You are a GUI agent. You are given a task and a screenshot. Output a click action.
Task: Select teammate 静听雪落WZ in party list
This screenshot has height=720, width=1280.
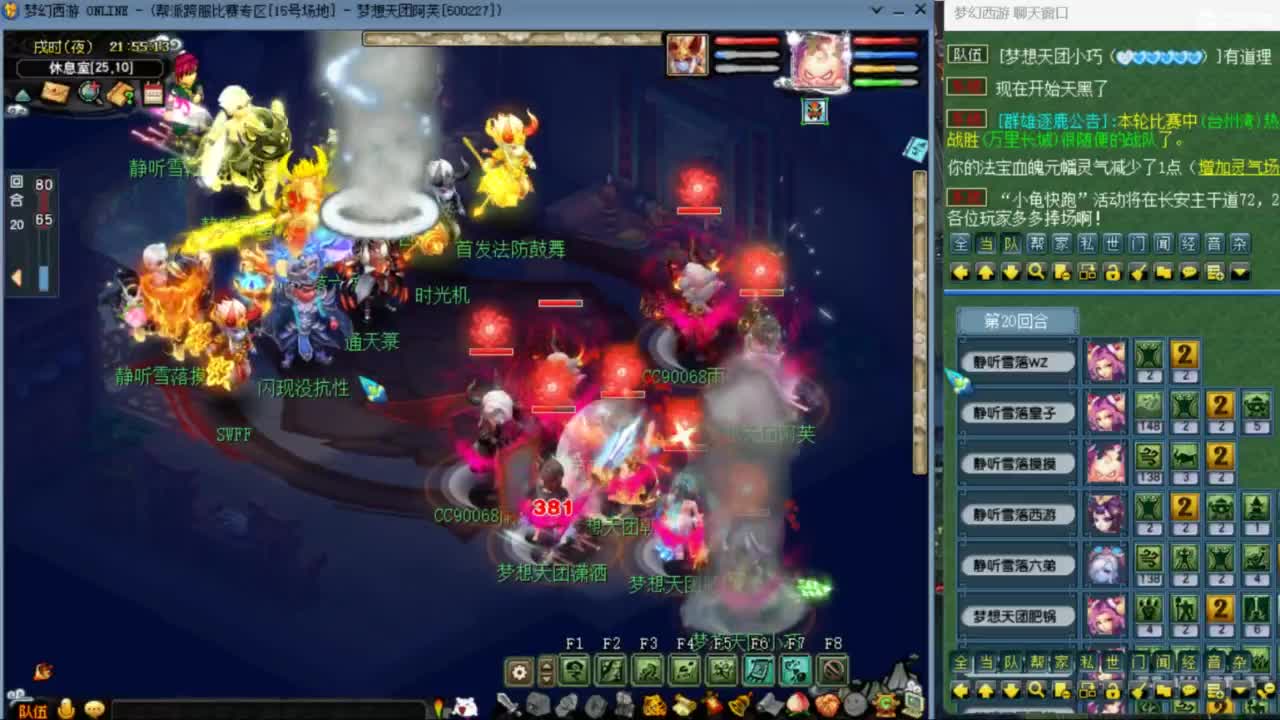click(x=1017, y=361)
